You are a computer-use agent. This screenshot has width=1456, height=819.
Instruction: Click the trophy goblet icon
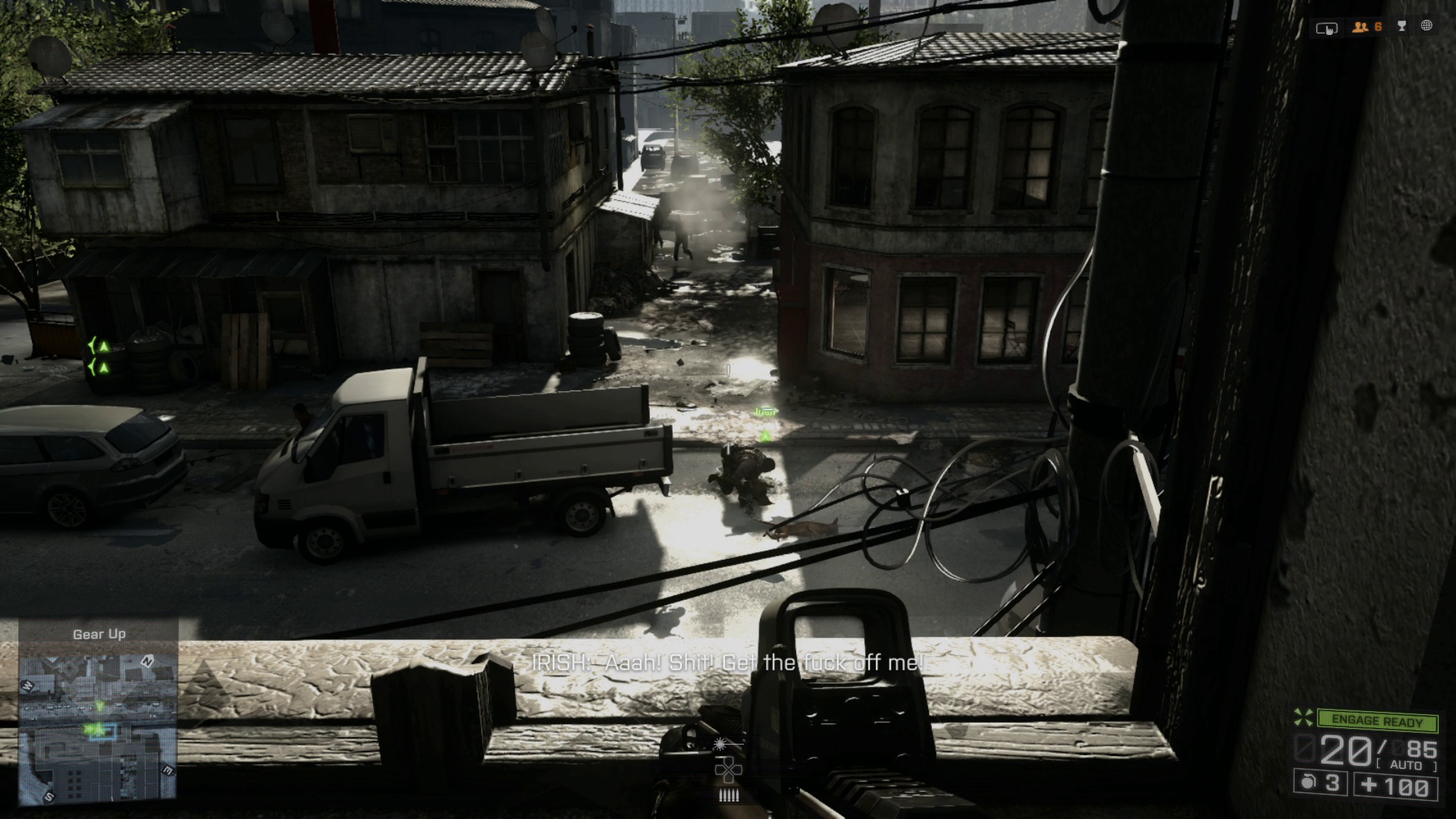[x=1402, y=27]
